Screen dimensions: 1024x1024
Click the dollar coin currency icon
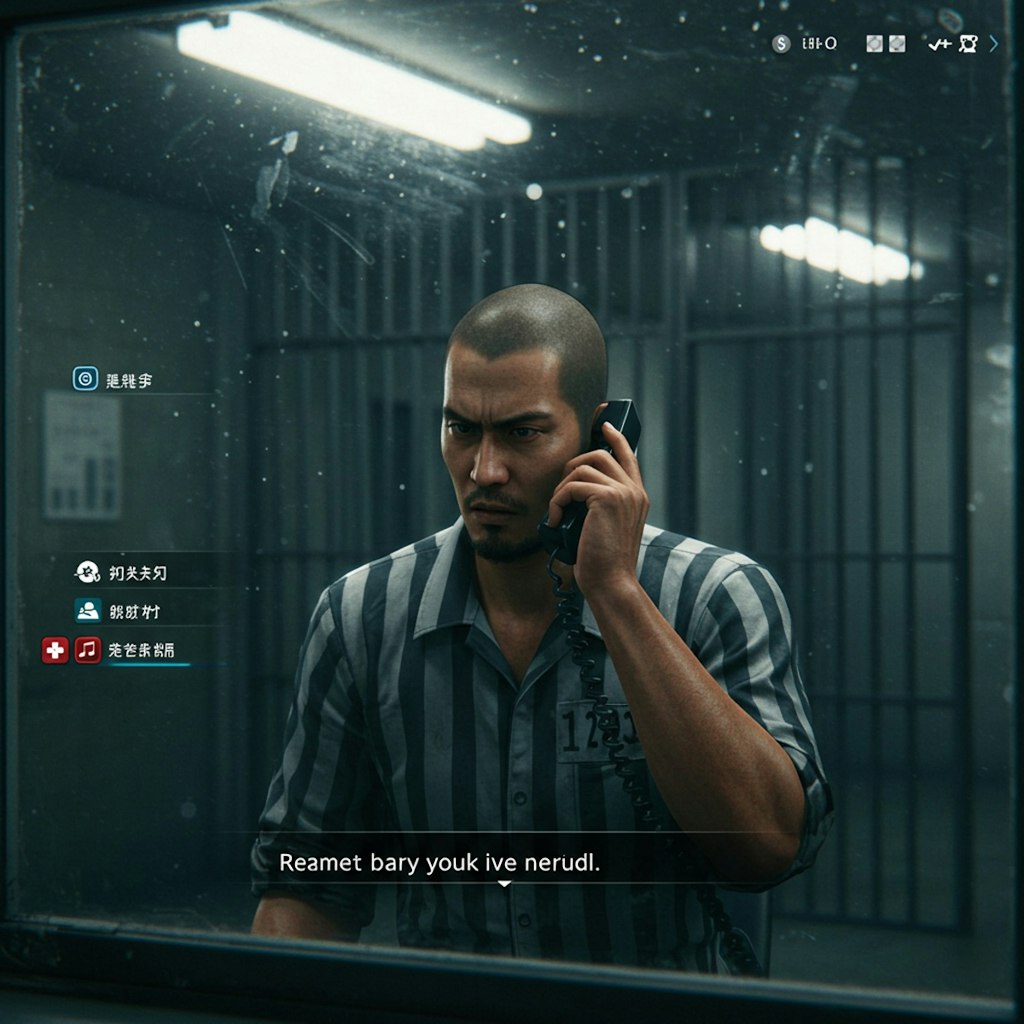[781, 44]
